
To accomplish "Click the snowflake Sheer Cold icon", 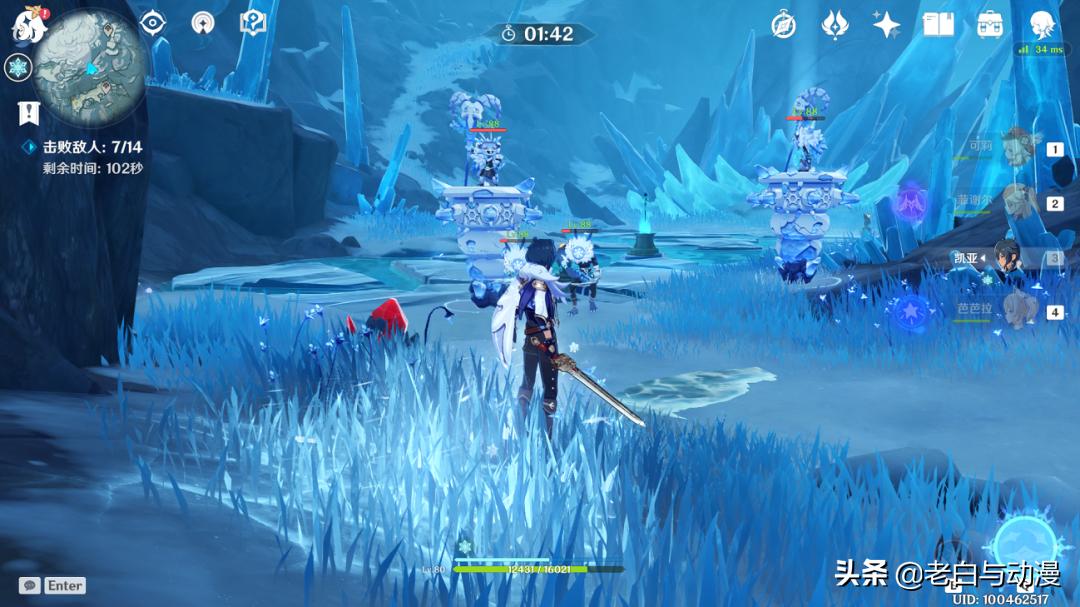I will [18, 68].
